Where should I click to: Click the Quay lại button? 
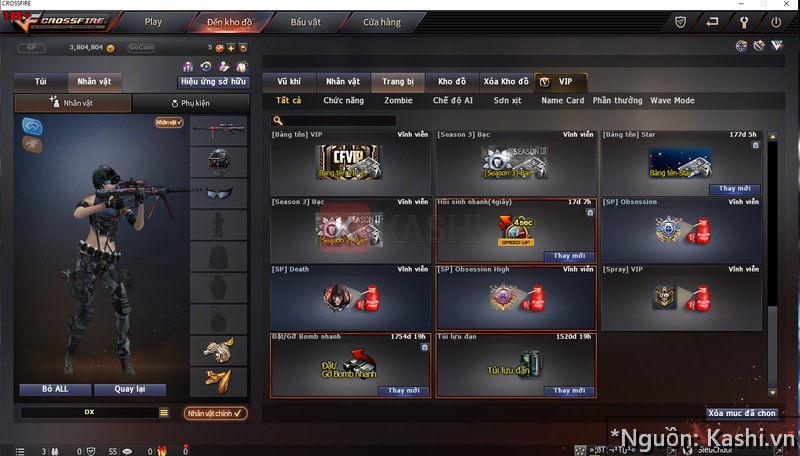click(130, 390)
